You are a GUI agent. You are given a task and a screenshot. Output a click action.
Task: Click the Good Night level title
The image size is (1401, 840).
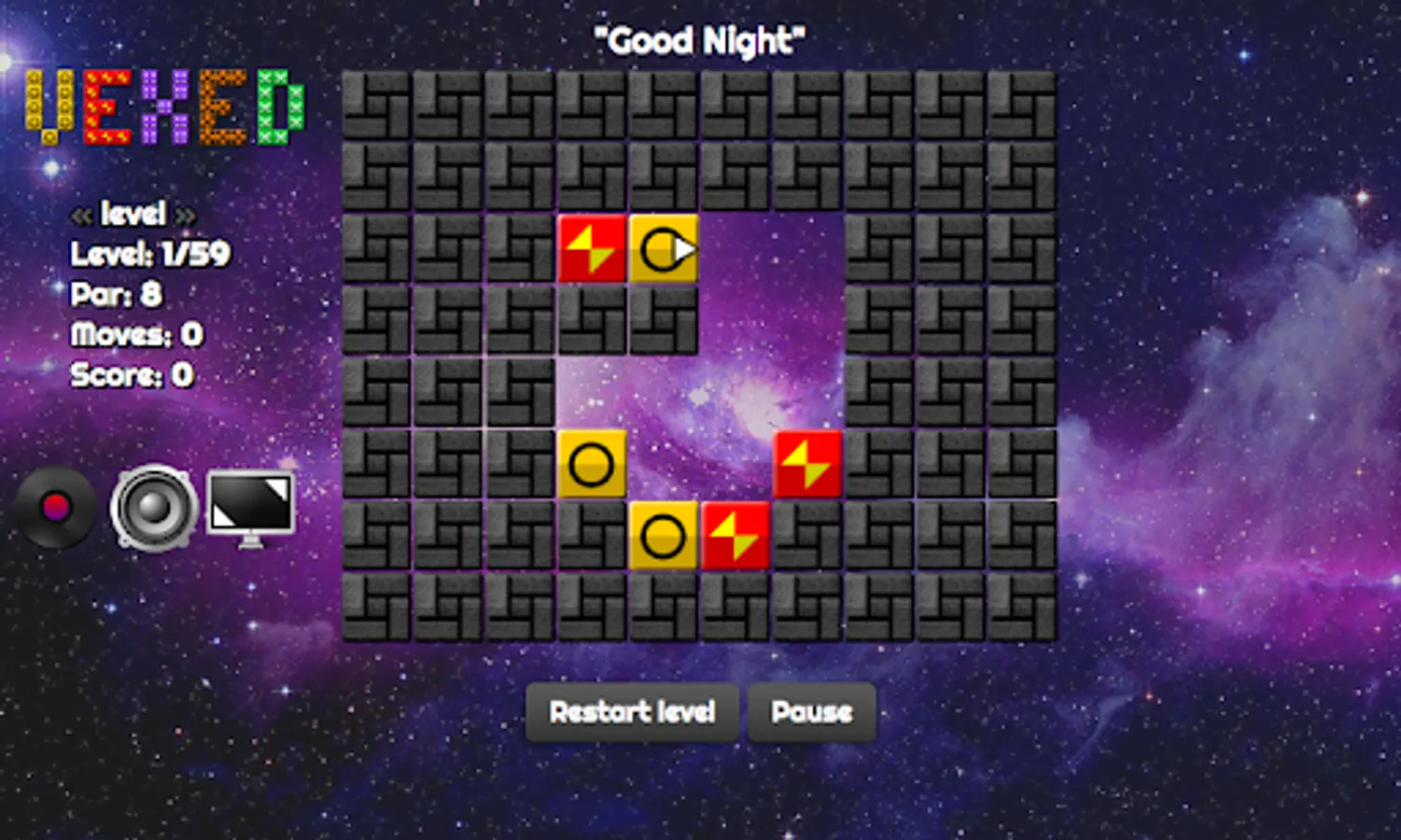(x=698, y=39)
